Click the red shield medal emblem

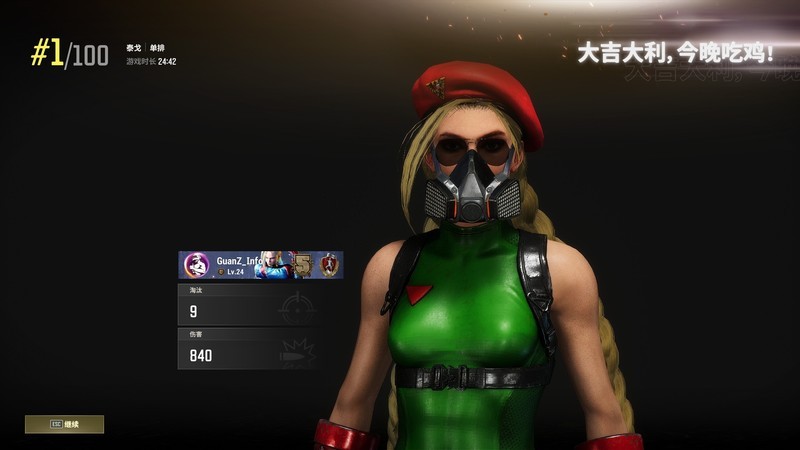pyautogui.click(x=328, y=265)
